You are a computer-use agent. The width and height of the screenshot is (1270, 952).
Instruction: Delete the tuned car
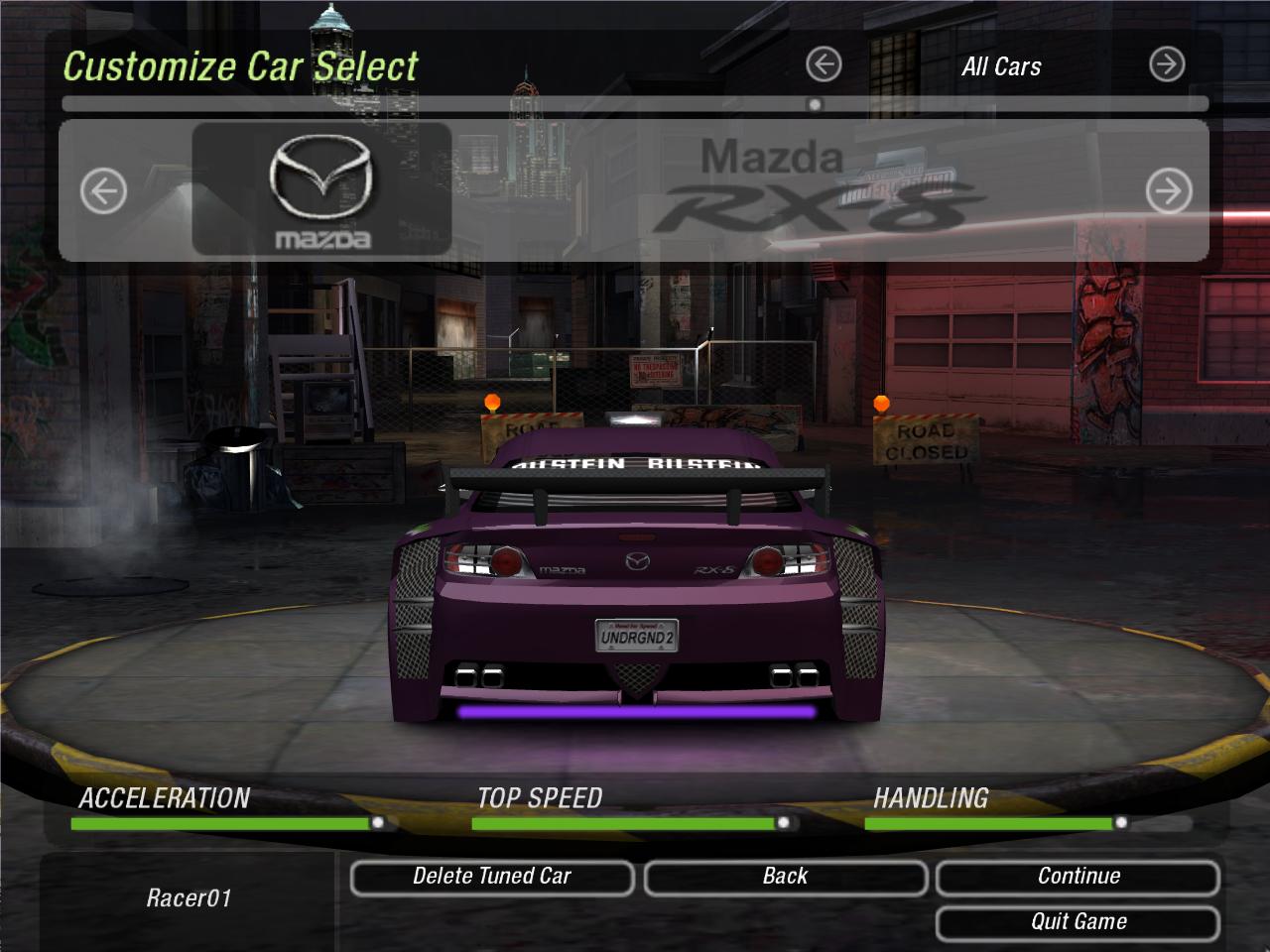click(x=491, y=878)
